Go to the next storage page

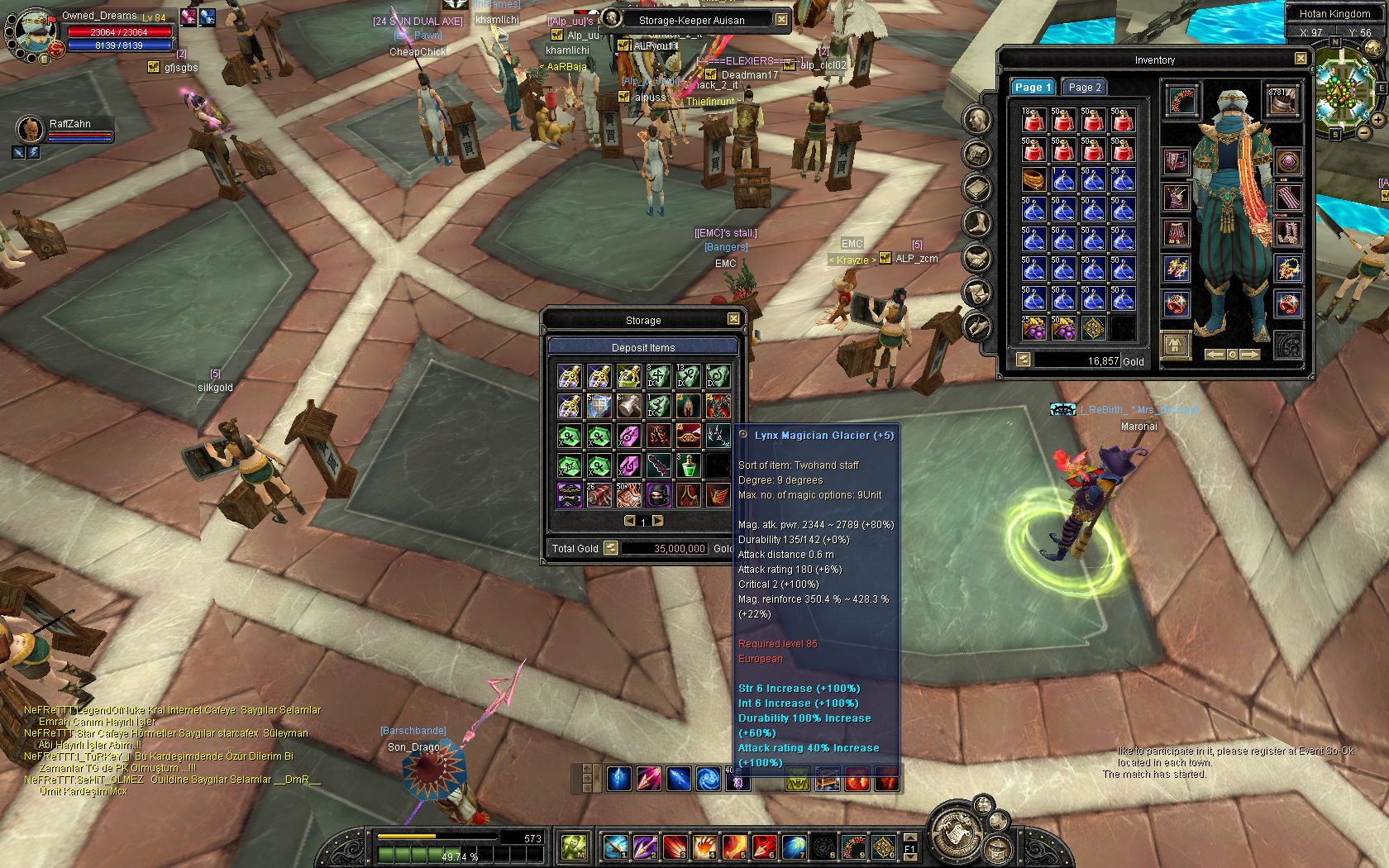(658, 521)
